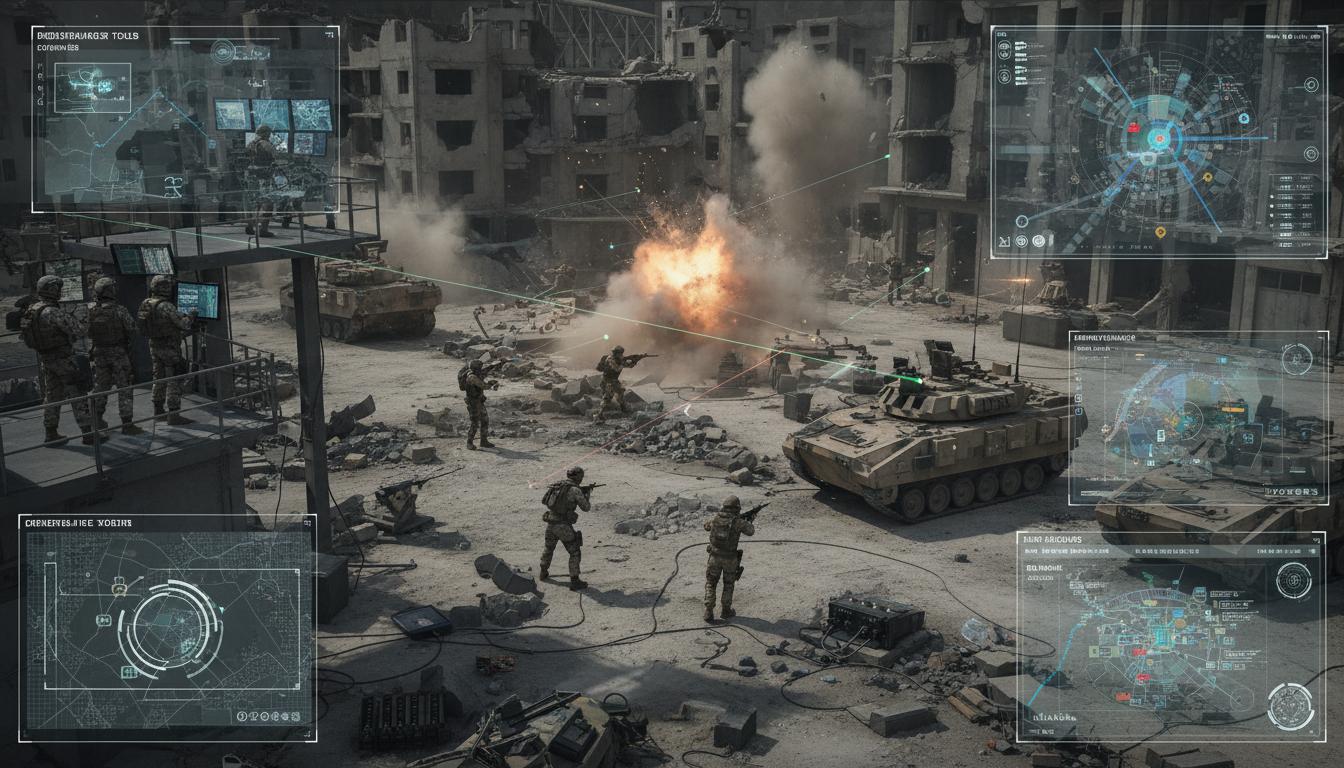Screen dimensions: 1344x768
Task: Select the red target marker on the radar map
Action: [1133, 127]
